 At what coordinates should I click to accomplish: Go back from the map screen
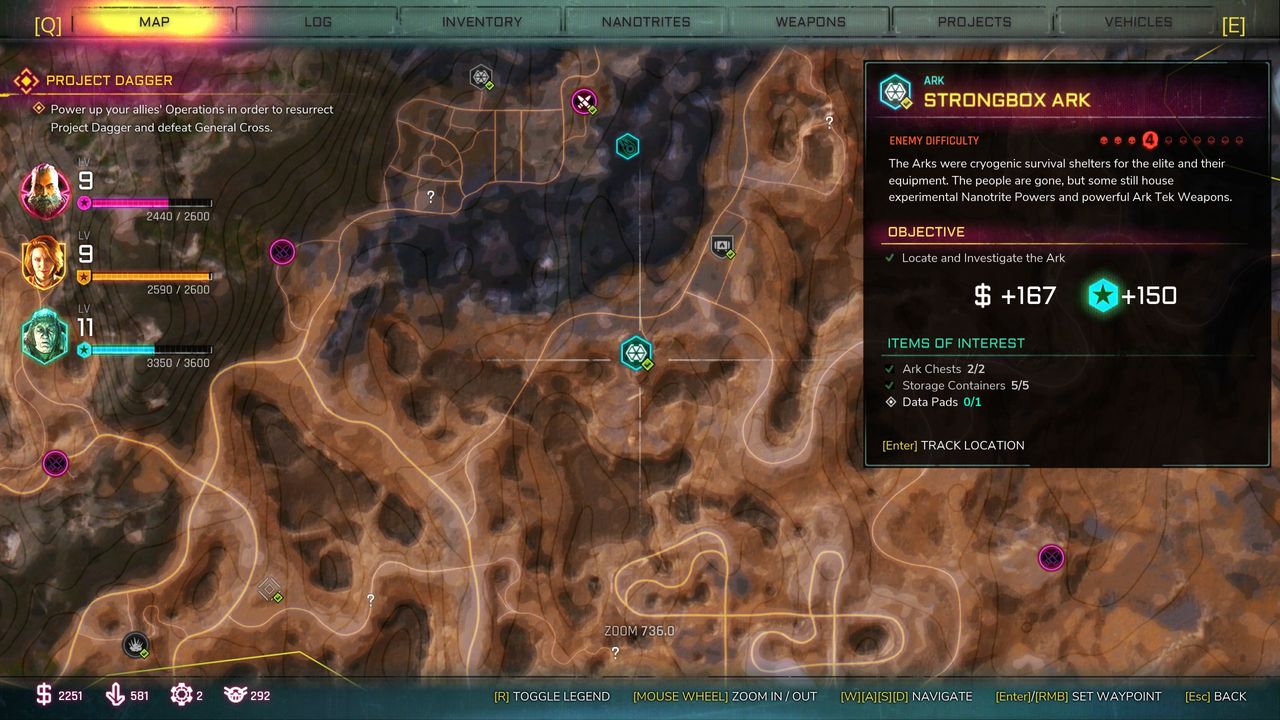tap(1216, 696)
